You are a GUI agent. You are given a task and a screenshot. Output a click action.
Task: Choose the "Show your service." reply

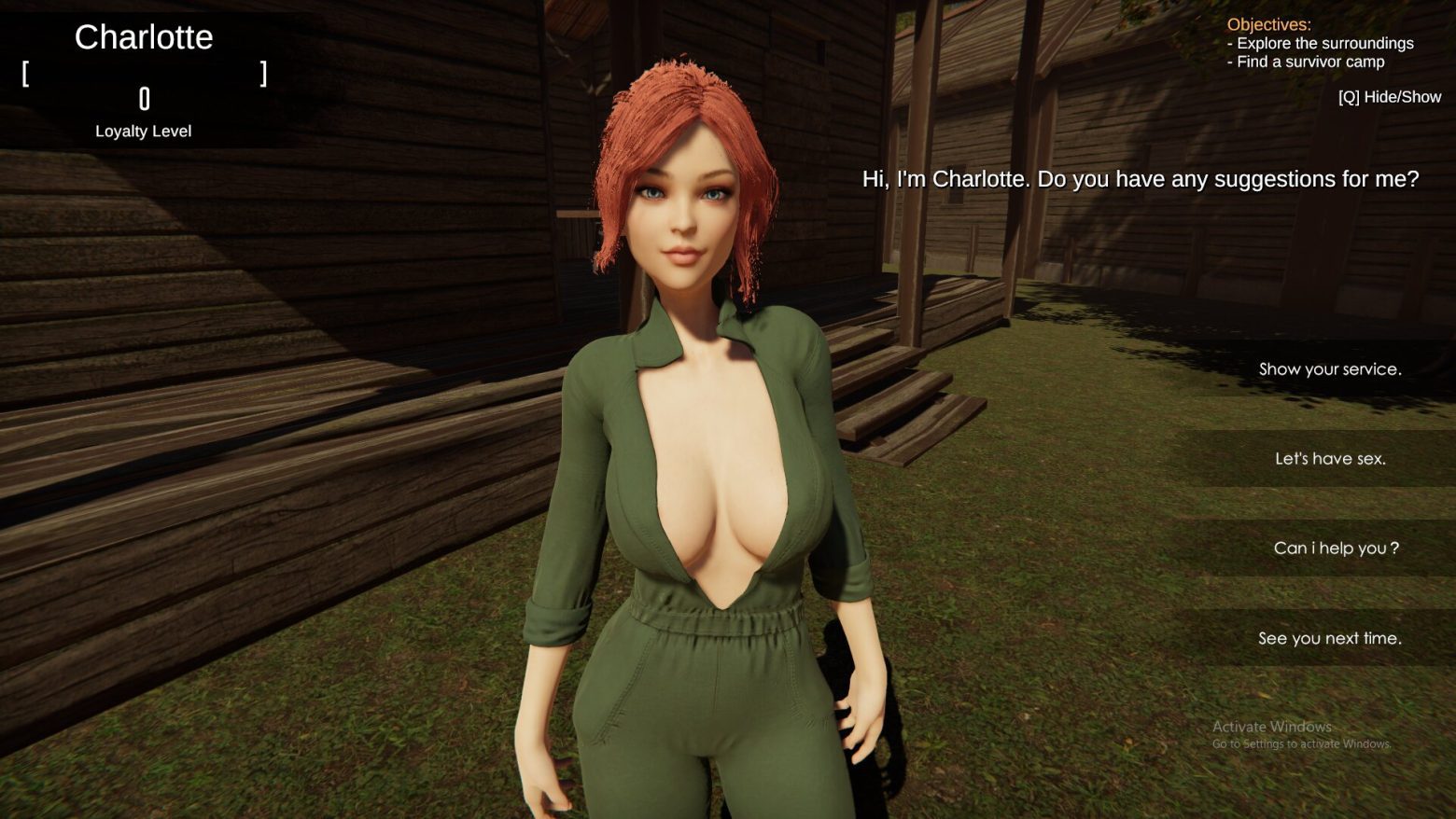click(x=1329, y=369)
